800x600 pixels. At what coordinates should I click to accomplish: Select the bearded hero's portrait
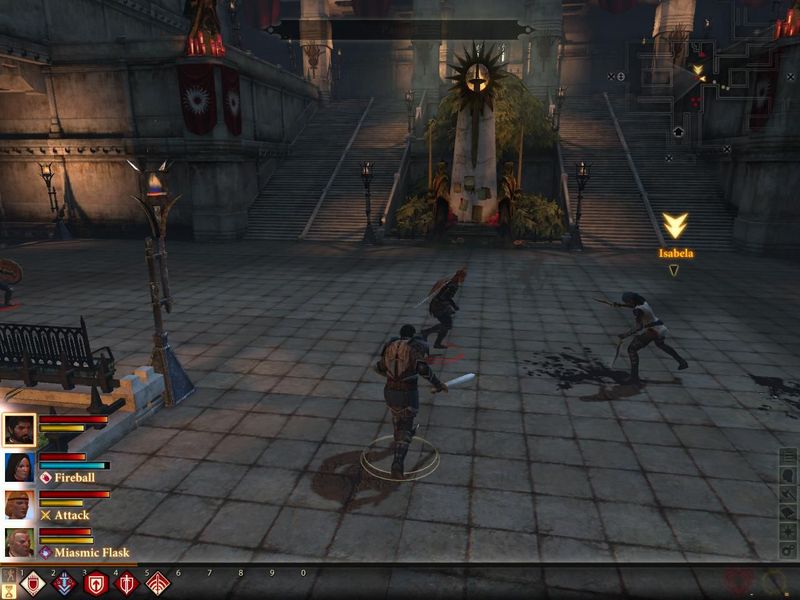pos(19,430)
